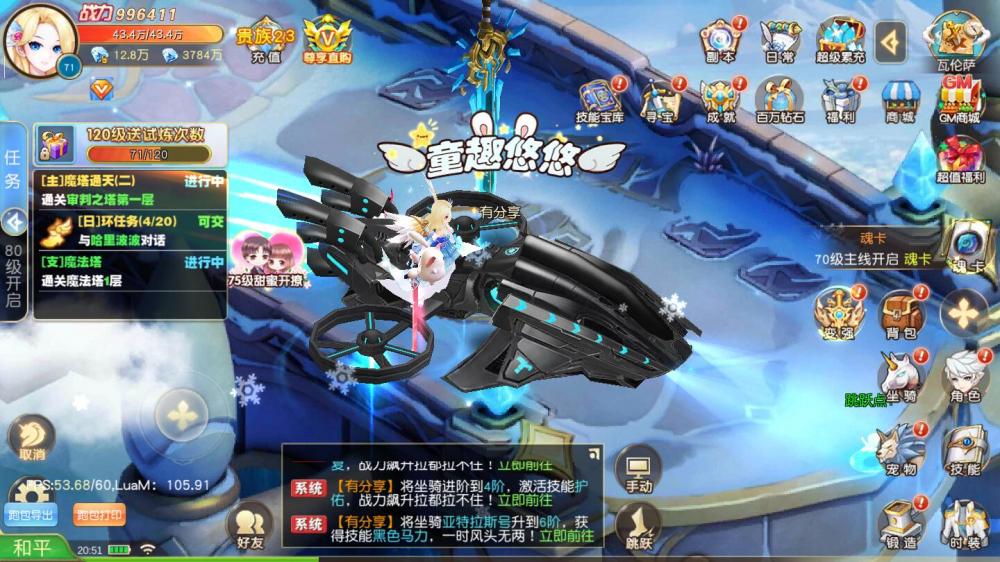This screenshot has width=1000, height=562.
Task: Open the 好友 friends list
Action: point(250,524)
